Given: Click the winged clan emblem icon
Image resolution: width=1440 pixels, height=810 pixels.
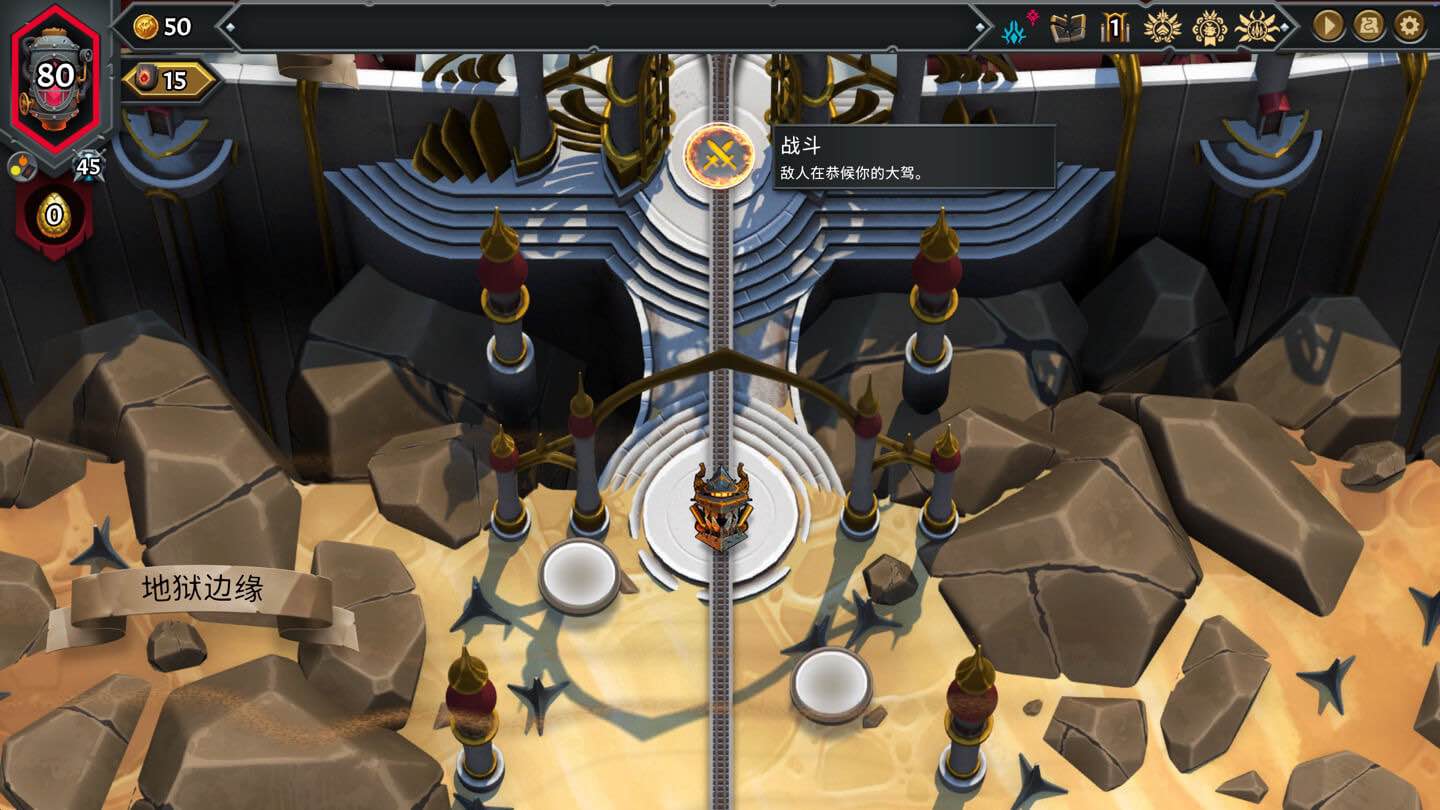Looking at the screenshot, I should 1162,28.
